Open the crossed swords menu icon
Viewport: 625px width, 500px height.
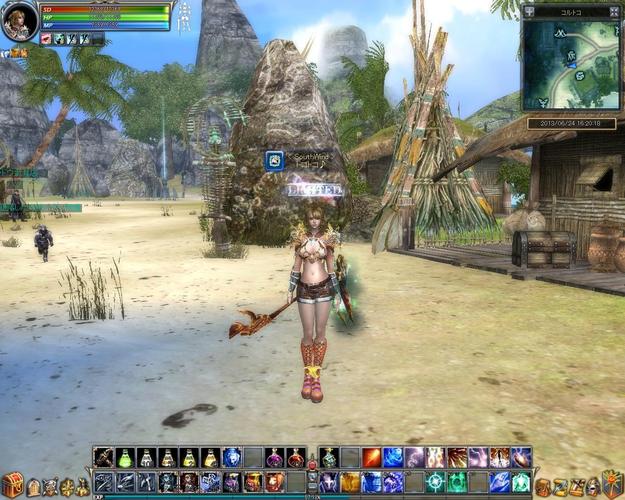pyautogui.click(x=50, y=487)
